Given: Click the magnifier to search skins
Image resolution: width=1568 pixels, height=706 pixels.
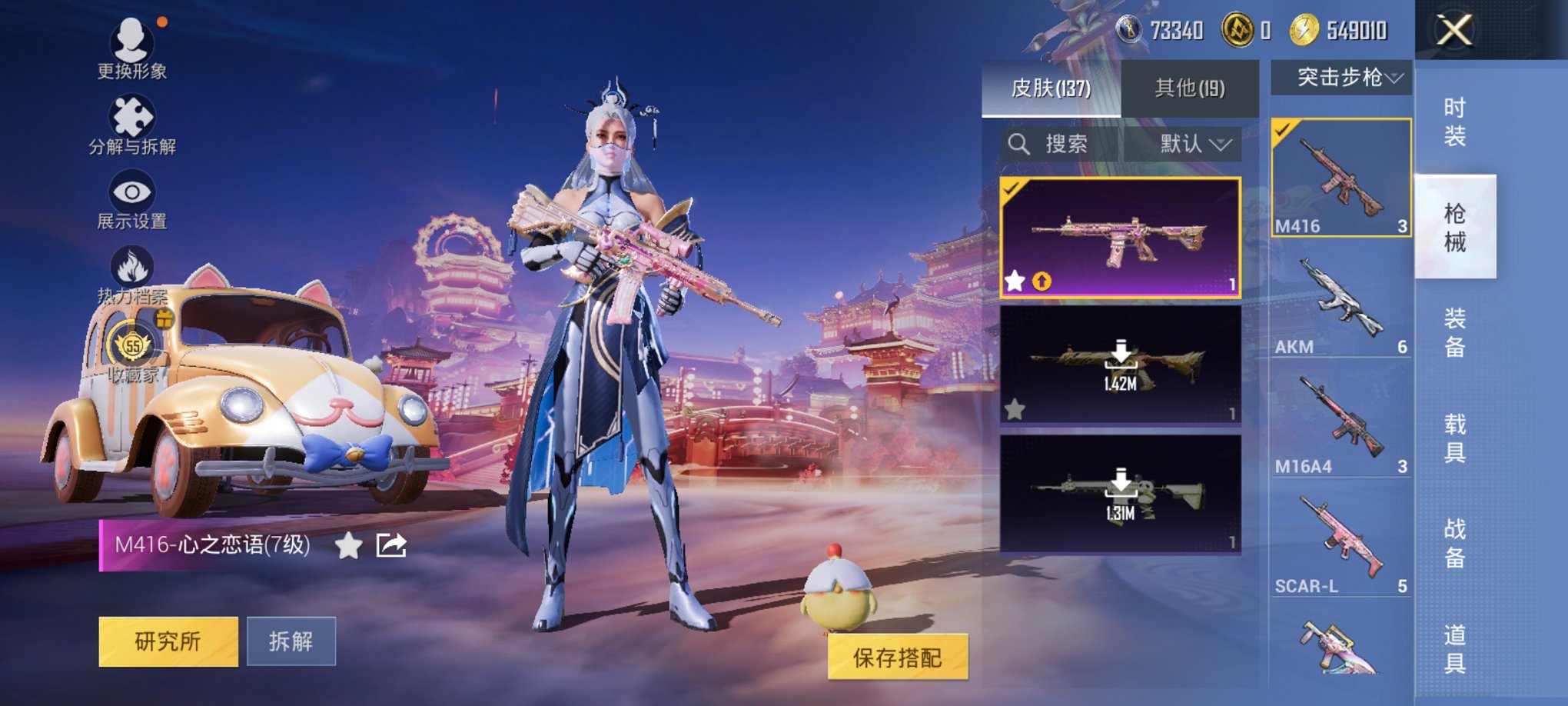Looking at the screenshot, I should click(1020, 143).
